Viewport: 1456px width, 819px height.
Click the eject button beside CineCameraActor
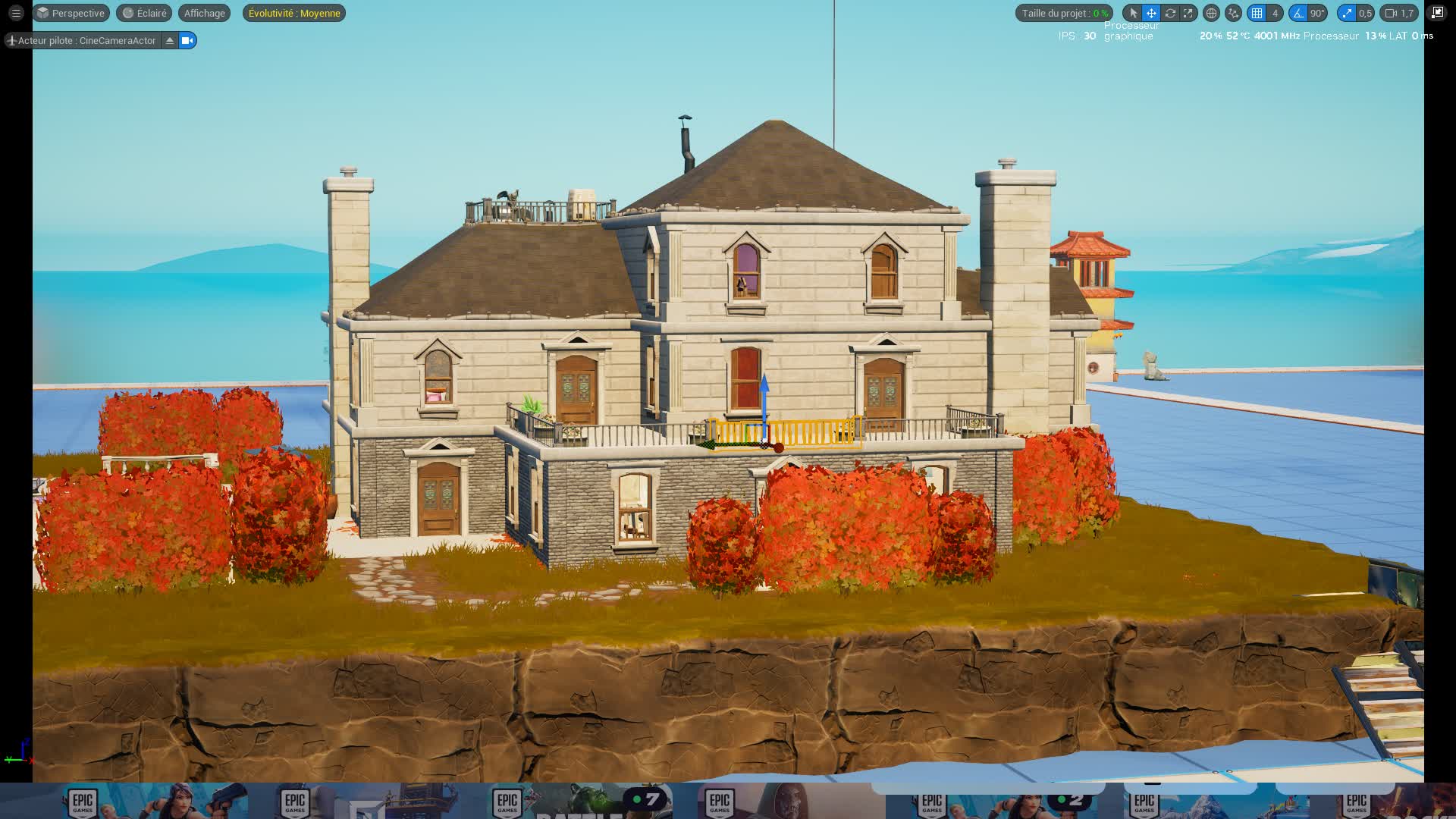170,40
